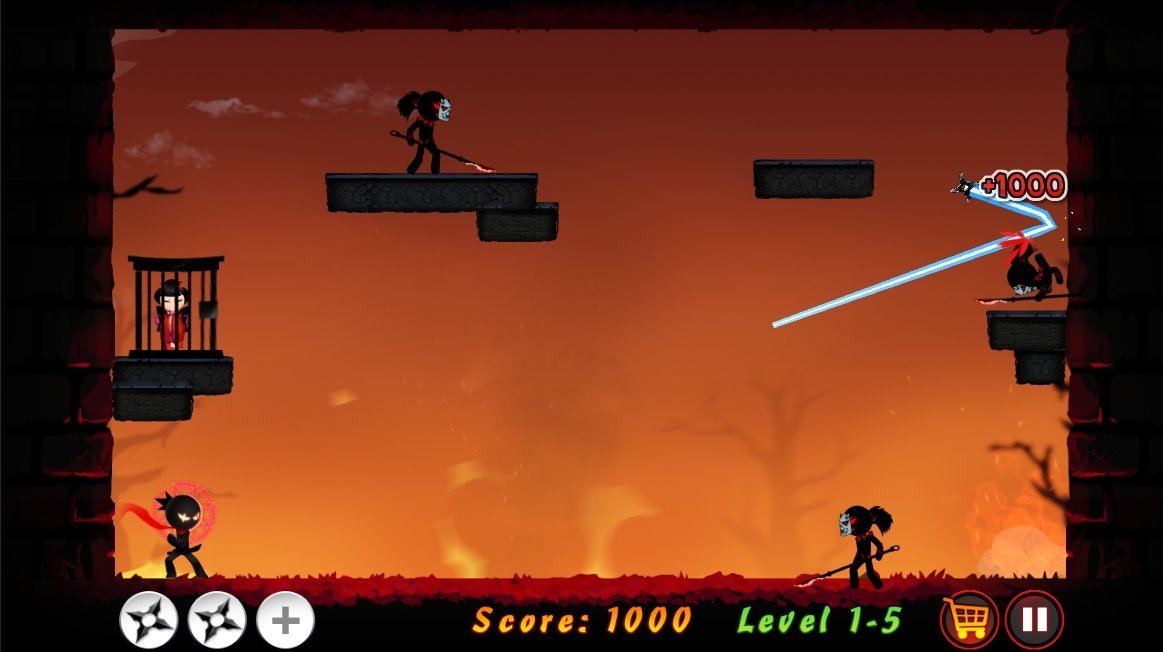The image size is (1163, 652).
Task: Add more shurikens with the plus button
Action: point(285,620)
